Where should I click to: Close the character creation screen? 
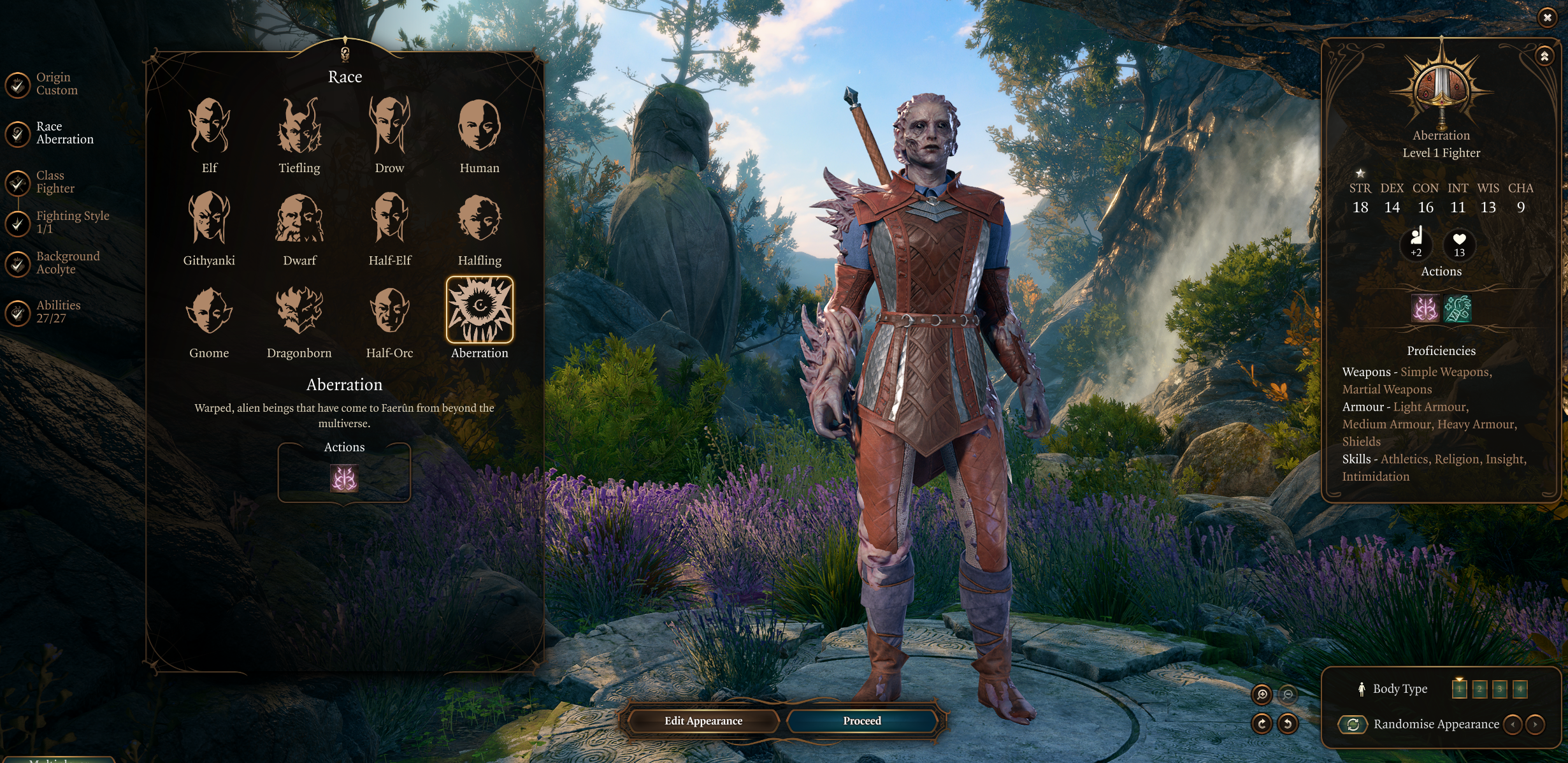[x=1547, y=17]
